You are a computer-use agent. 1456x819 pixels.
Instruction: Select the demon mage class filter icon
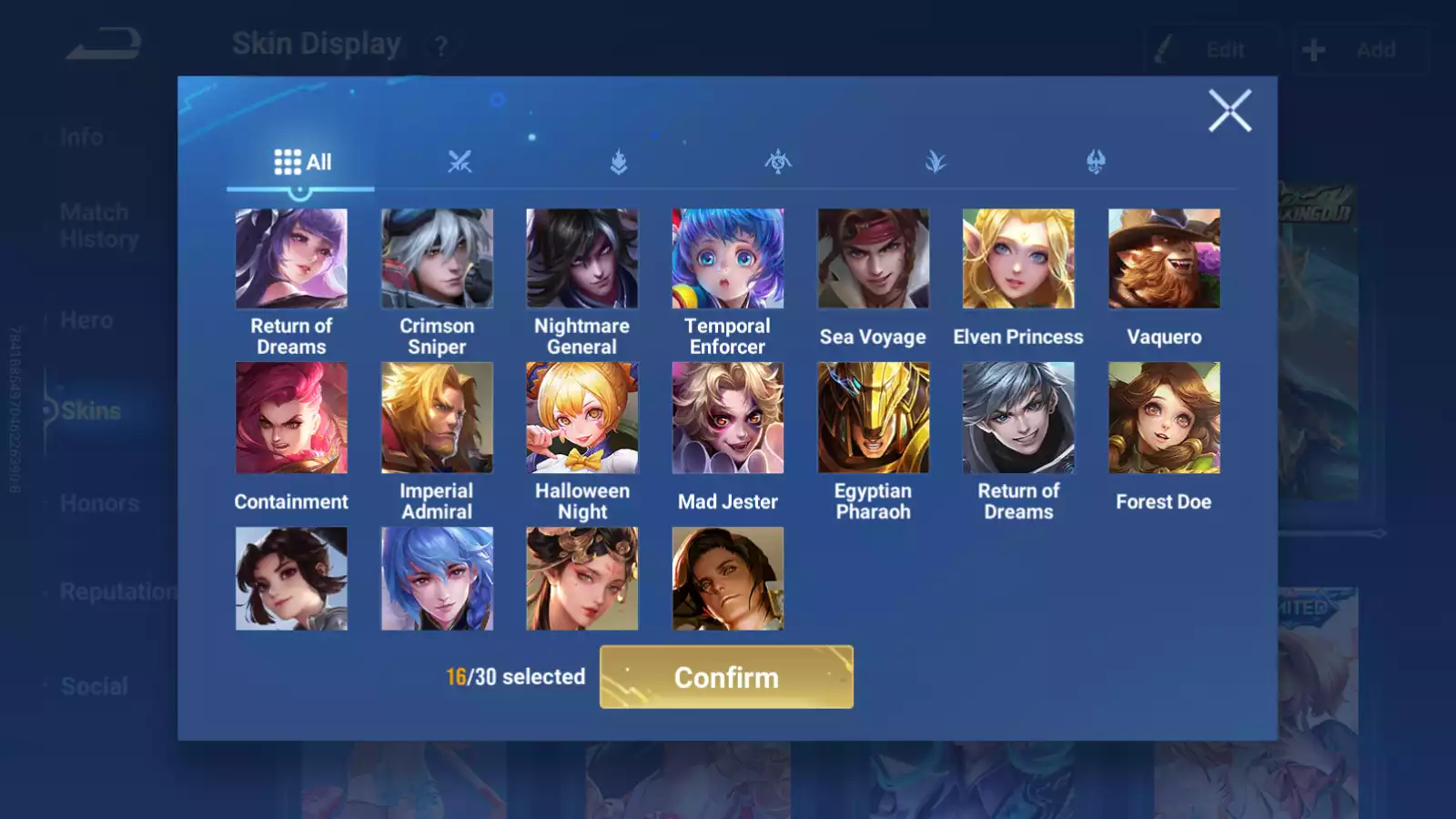1093,162
